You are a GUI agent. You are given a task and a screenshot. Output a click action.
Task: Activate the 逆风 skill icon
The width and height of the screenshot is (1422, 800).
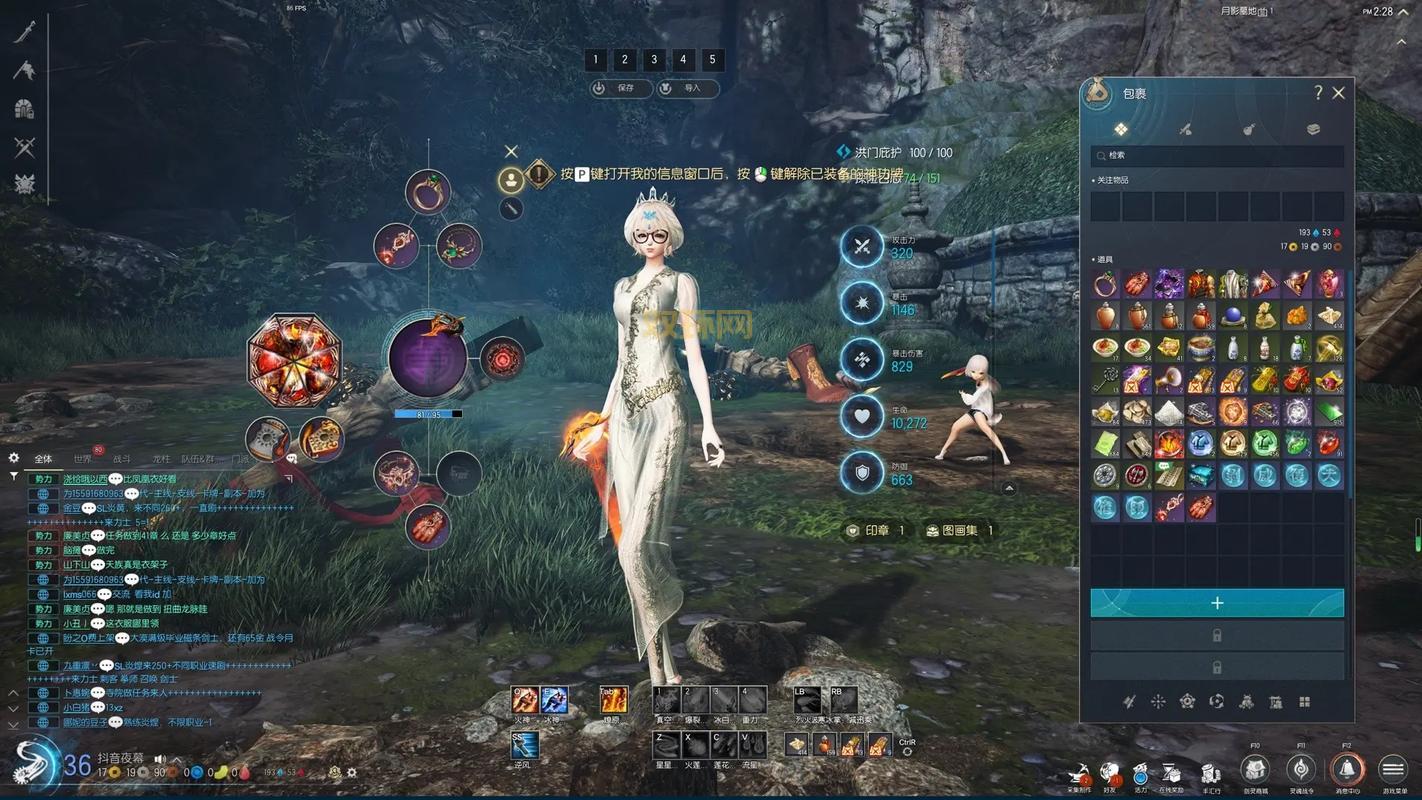(x=524, y=745)
